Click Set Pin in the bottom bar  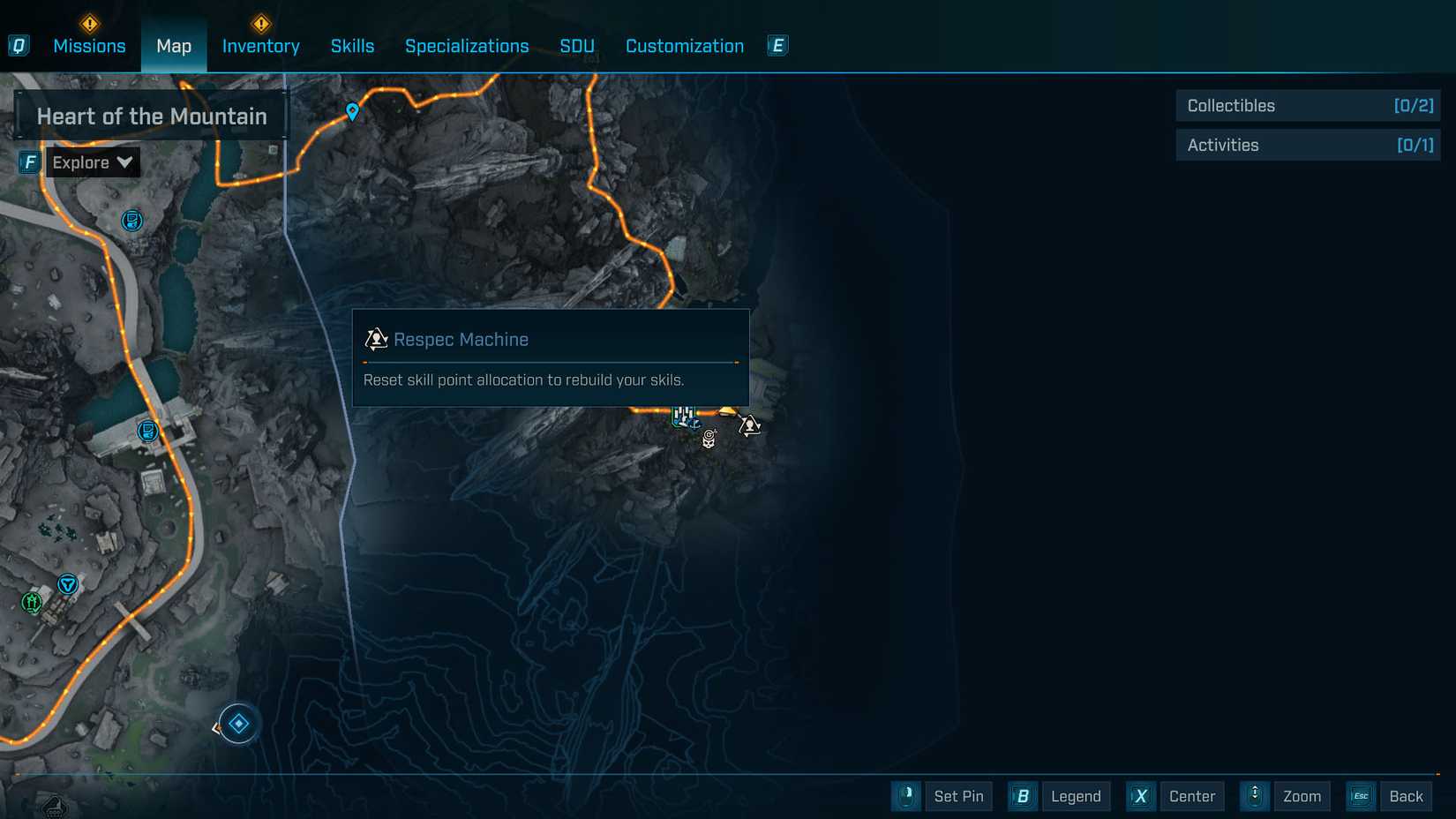tap(958, 796)
